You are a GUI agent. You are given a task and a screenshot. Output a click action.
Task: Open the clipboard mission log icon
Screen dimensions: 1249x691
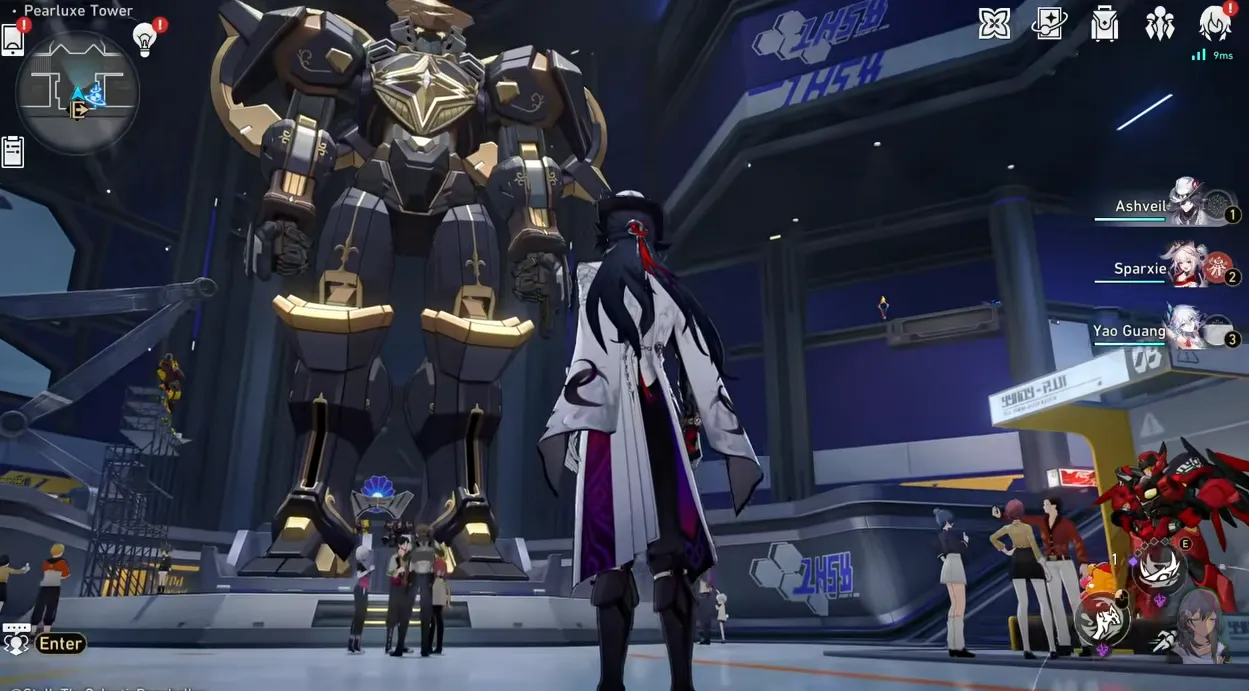pyautogui.click(x=12, y=151)
